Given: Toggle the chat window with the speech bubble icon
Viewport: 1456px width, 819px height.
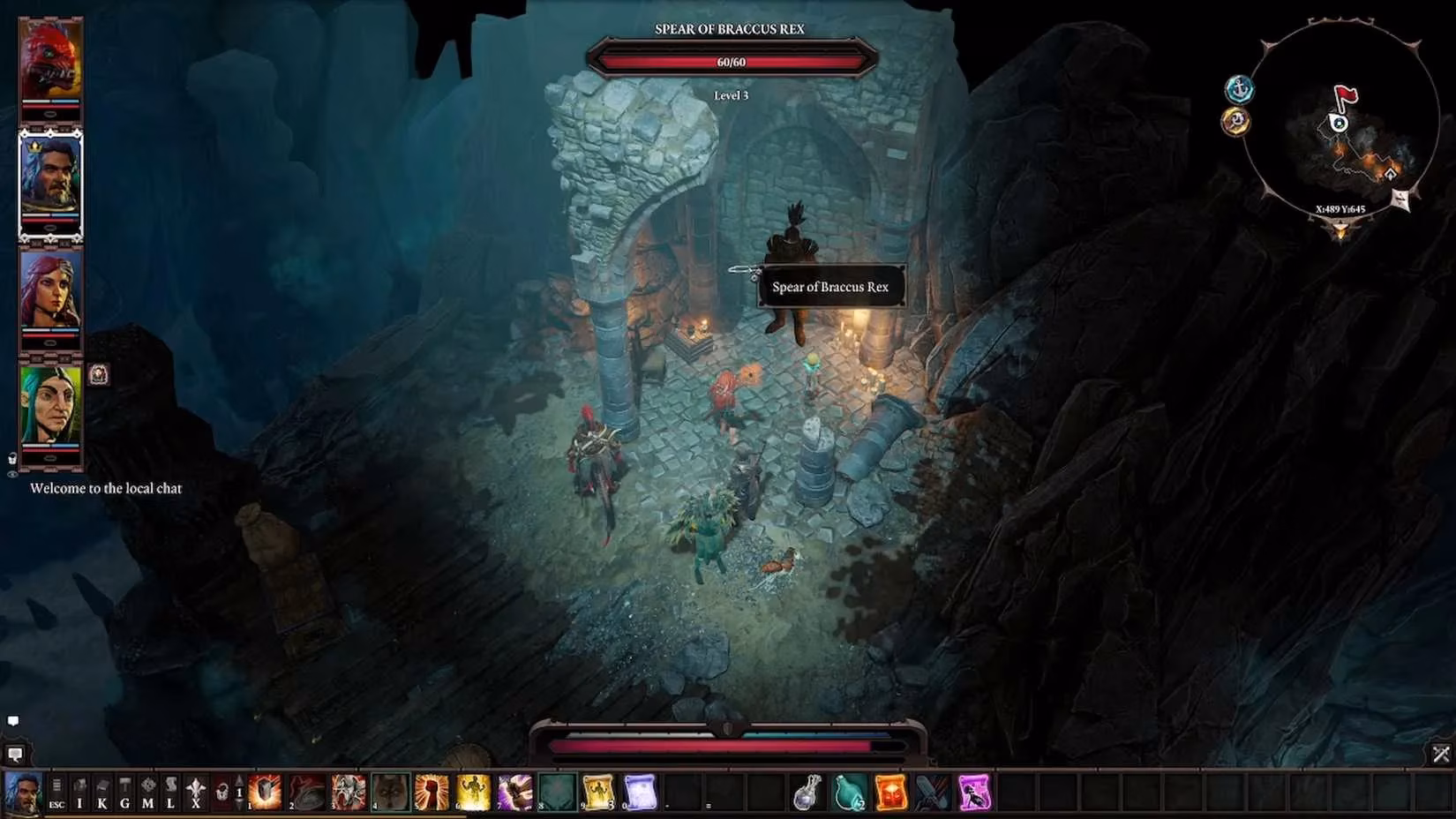Looking at the screenshot, I should click(x=13, y=721).
